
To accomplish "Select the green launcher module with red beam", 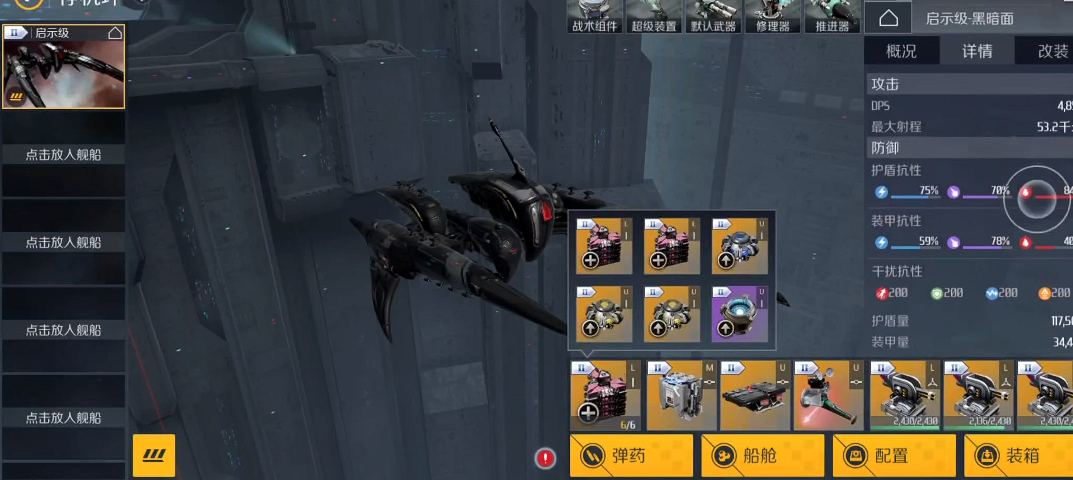I will pyautogui.click(x=828, y=396).
